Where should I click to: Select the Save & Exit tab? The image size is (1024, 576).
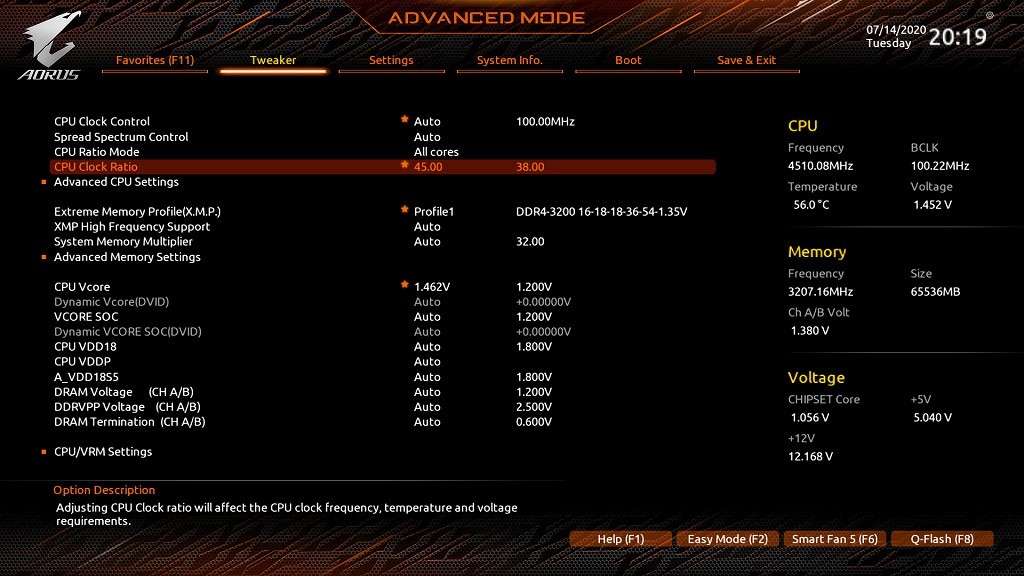coord(746,60)
